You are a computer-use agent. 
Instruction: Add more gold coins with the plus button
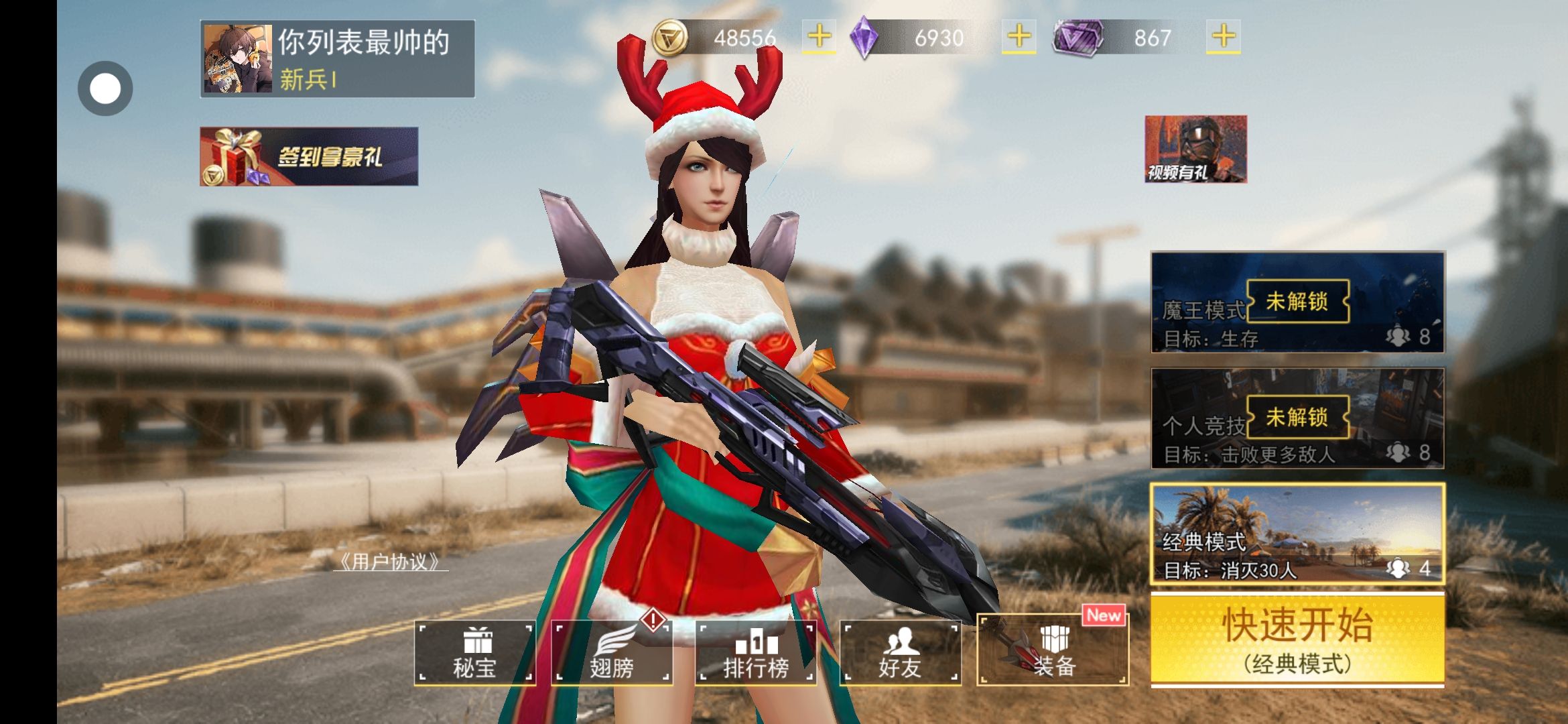pos(819,37)
